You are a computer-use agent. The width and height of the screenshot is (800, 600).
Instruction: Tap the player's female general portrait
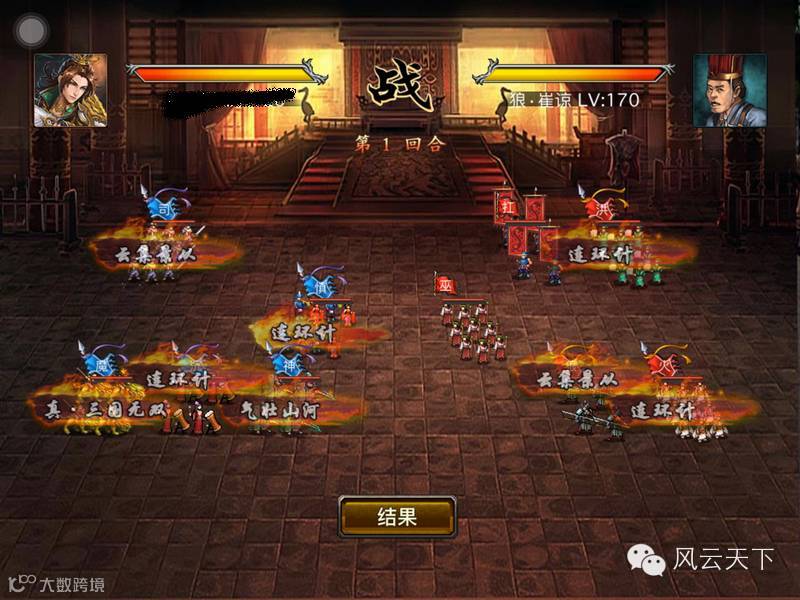pyautogui.click(x=70, y=90)
